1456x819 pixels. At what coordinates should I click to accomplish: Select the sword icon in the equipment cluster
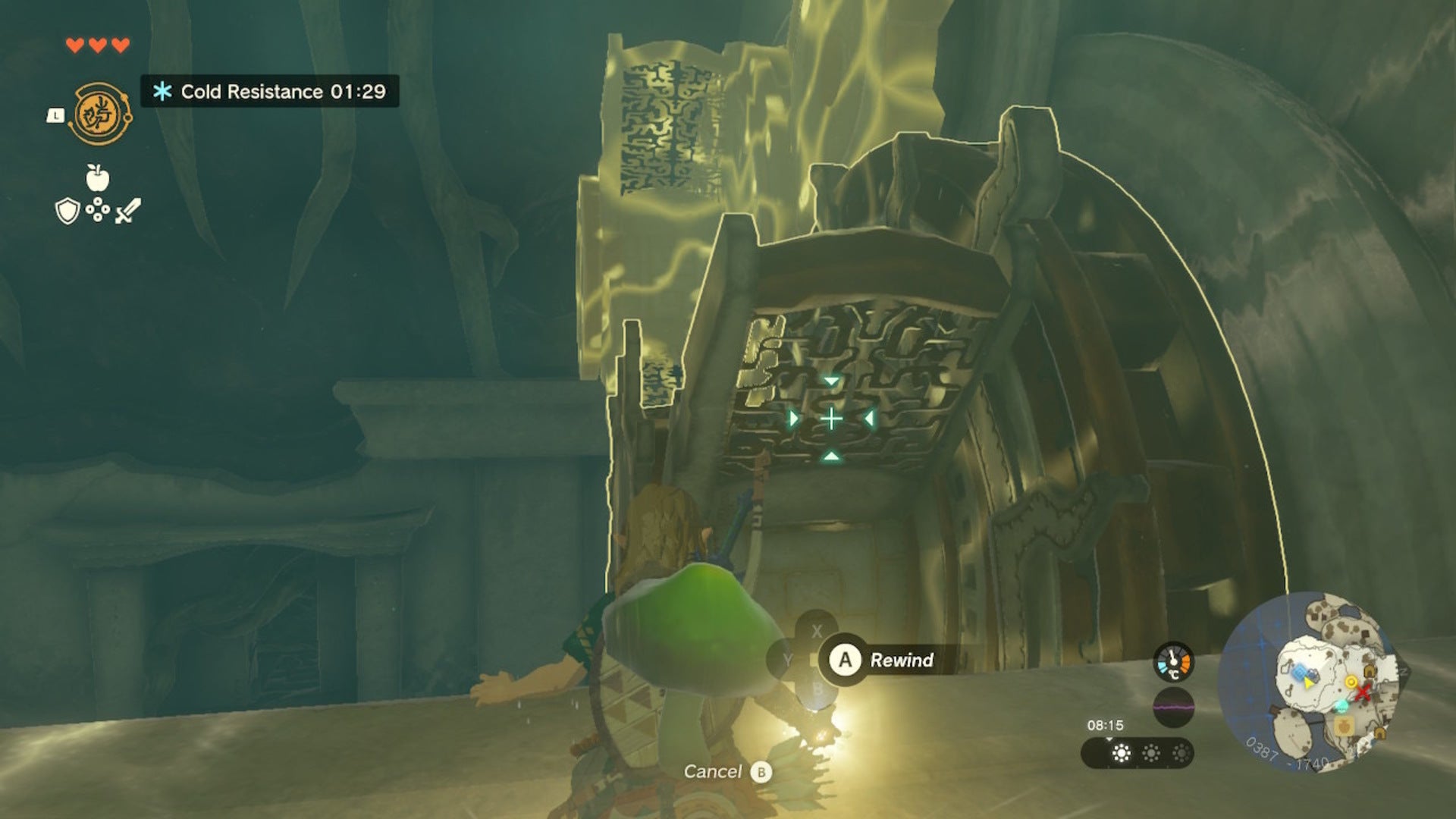click(x=127, y=209)
